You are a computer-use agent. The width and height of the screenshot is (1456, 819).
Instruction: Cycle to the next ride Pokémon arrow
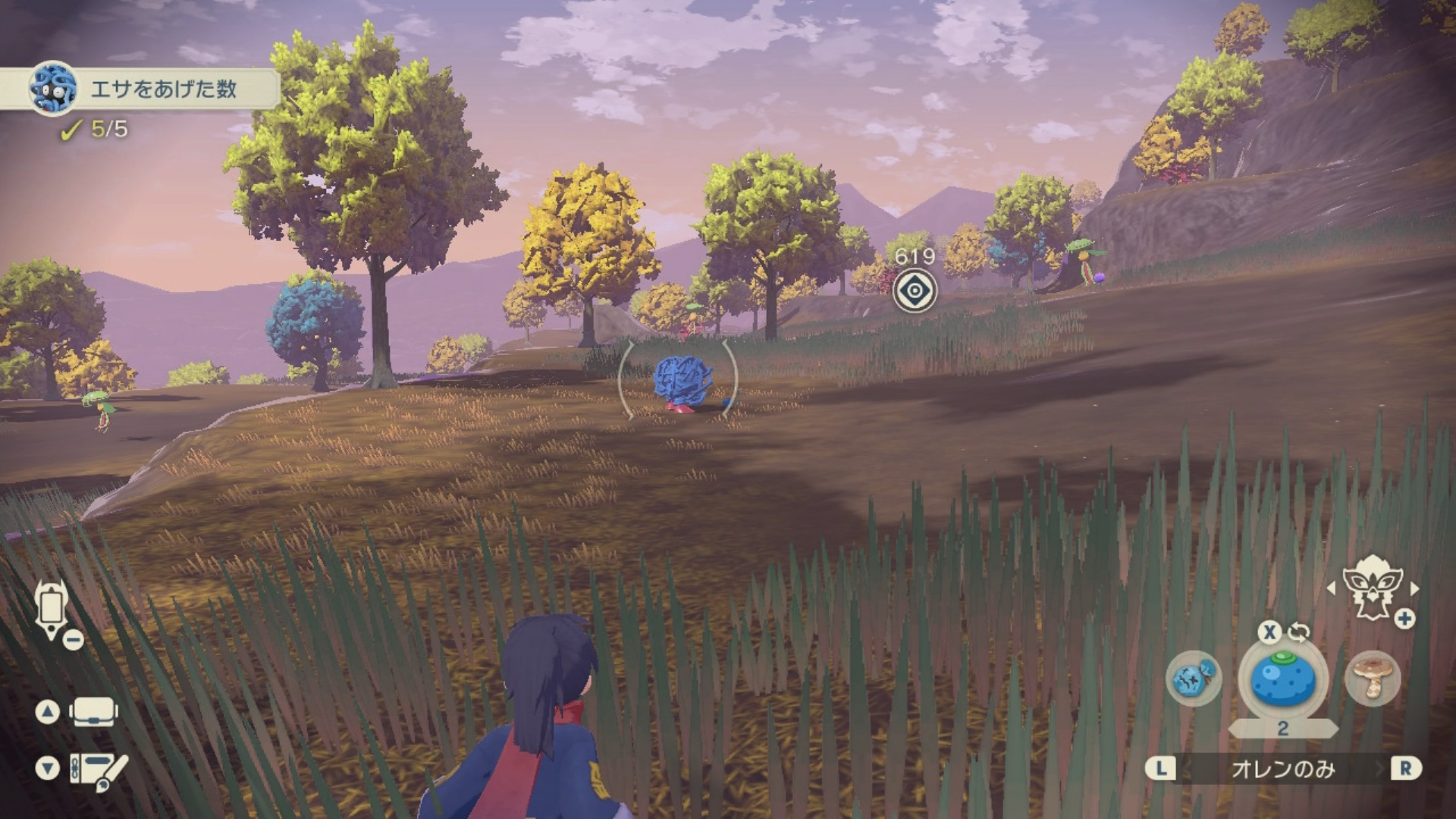tap(1415, 588)
